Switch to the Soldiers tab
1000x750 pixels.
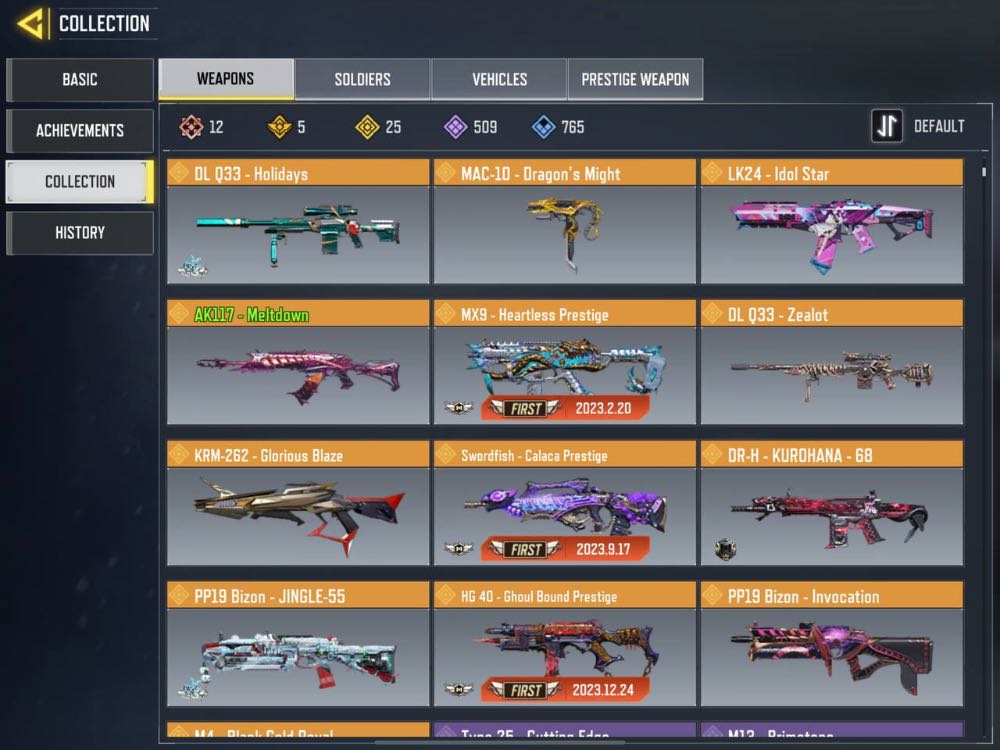coord(362,79)
